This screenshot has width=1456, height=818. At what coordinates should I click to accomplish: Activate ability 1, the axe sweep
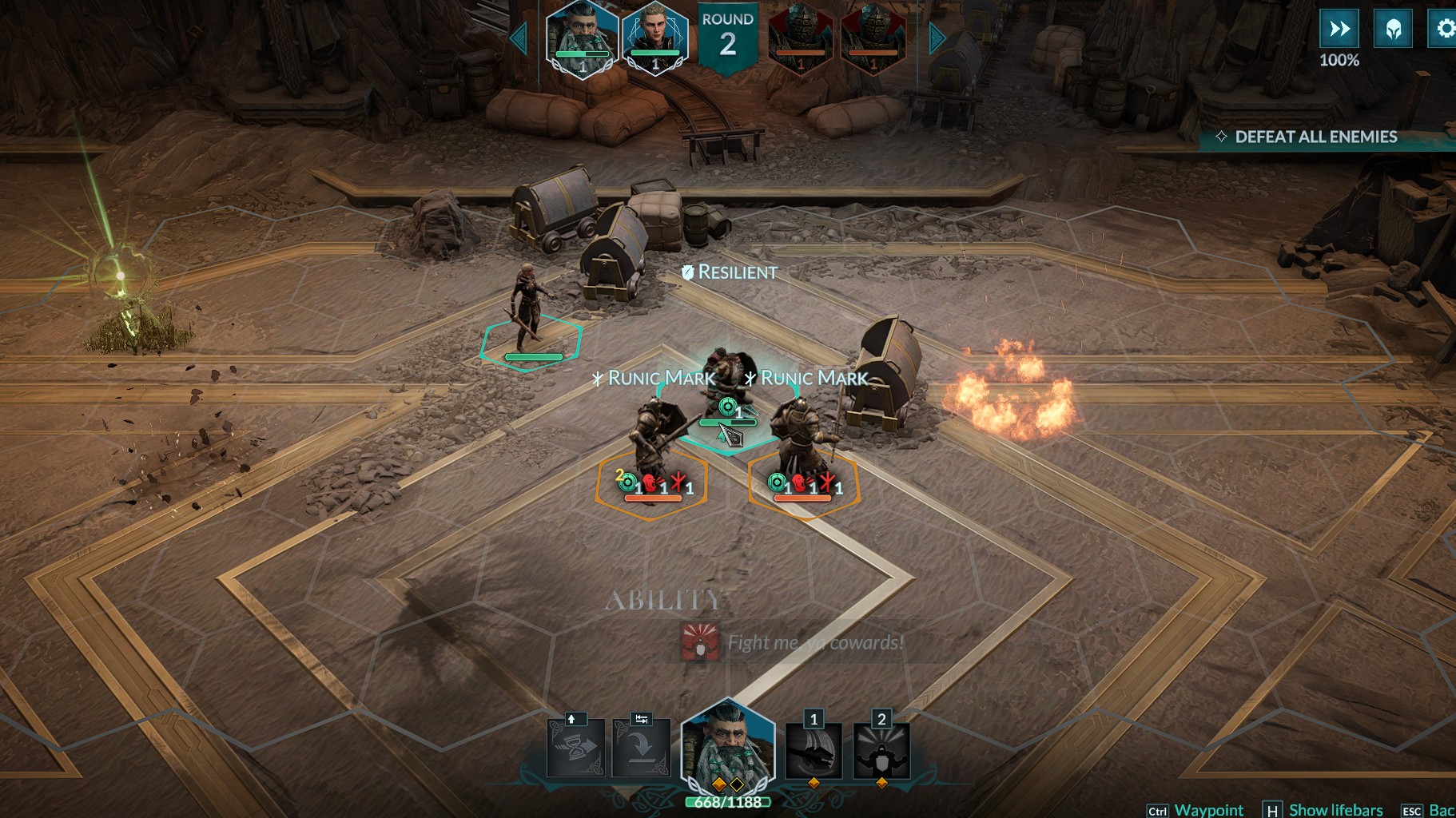coord(814,751)
